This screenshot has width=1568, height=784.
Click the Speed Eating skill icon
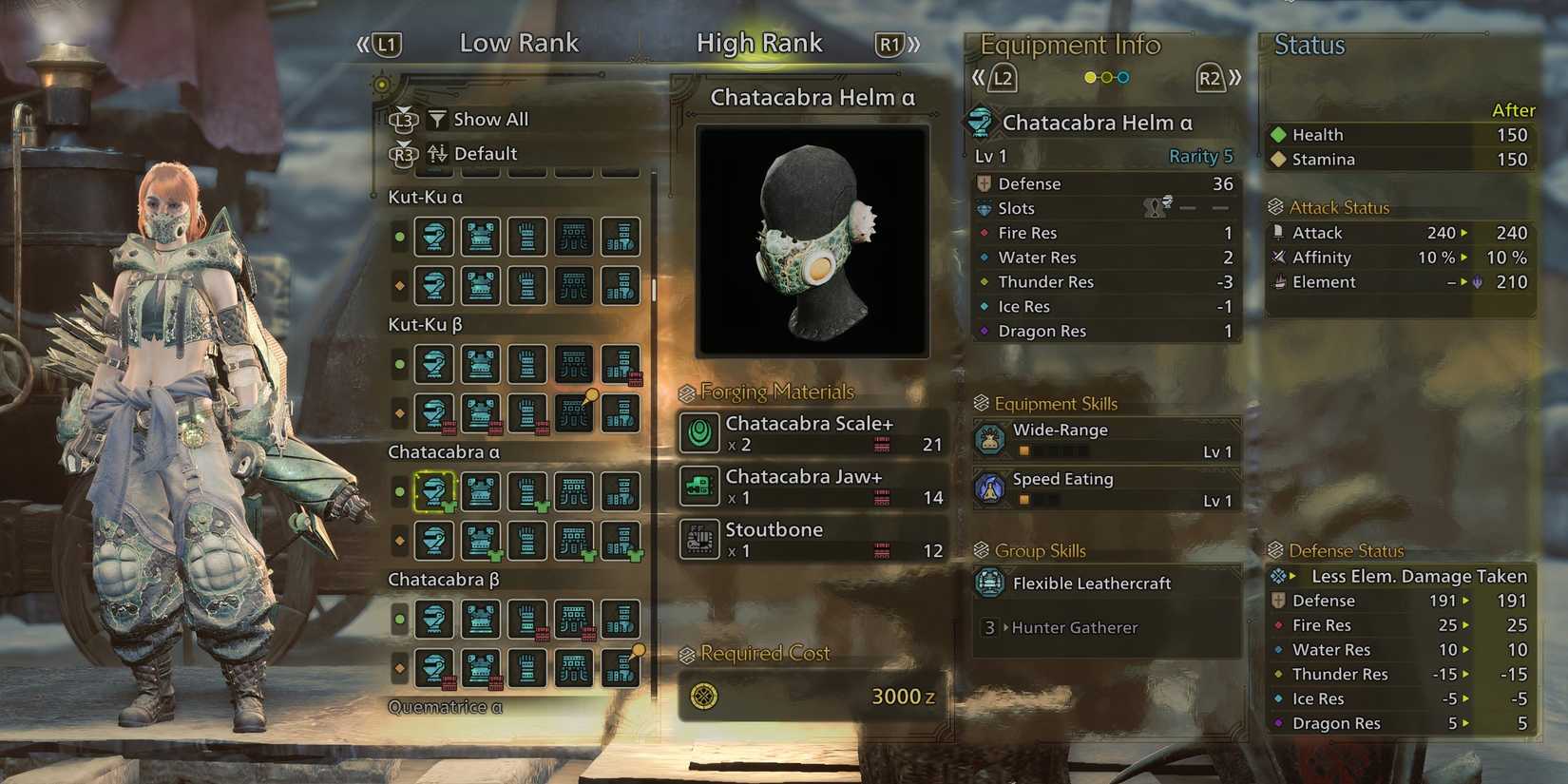click(x=992, y=488)
